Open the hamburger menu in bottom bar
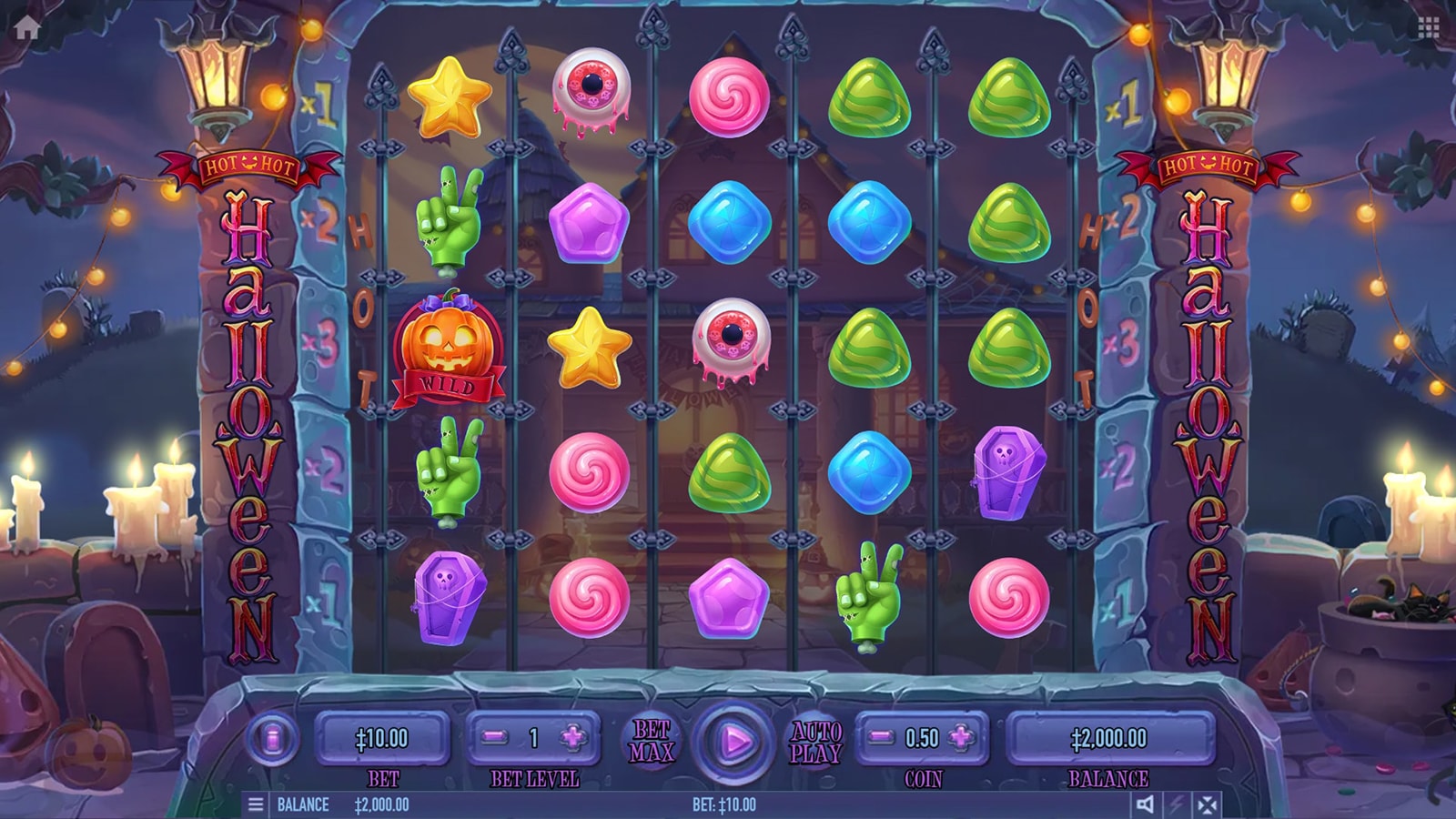 tap(256, 804)
